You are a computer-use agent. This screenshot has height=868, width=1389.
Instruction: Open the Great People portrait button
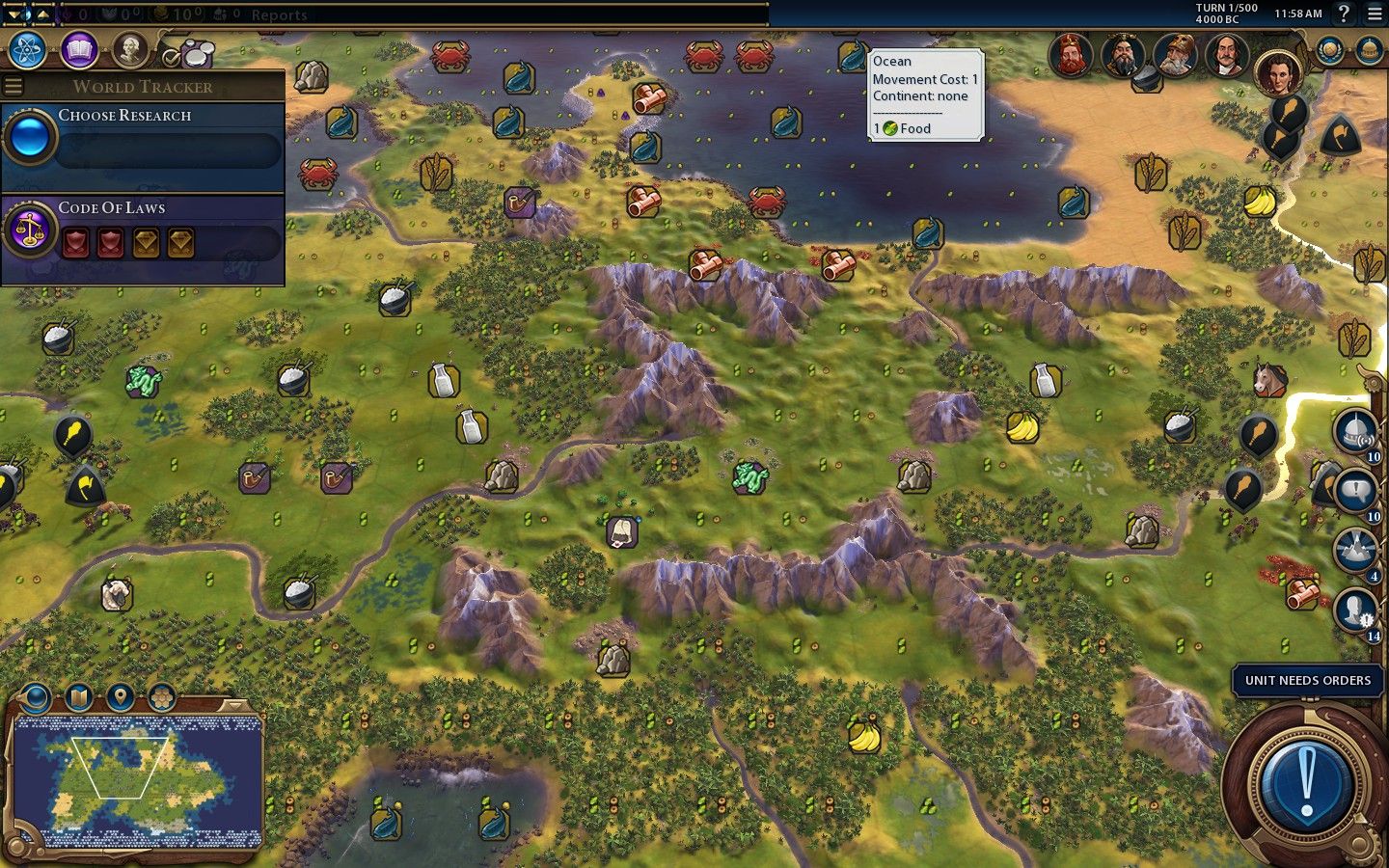(x=129, y=49)
